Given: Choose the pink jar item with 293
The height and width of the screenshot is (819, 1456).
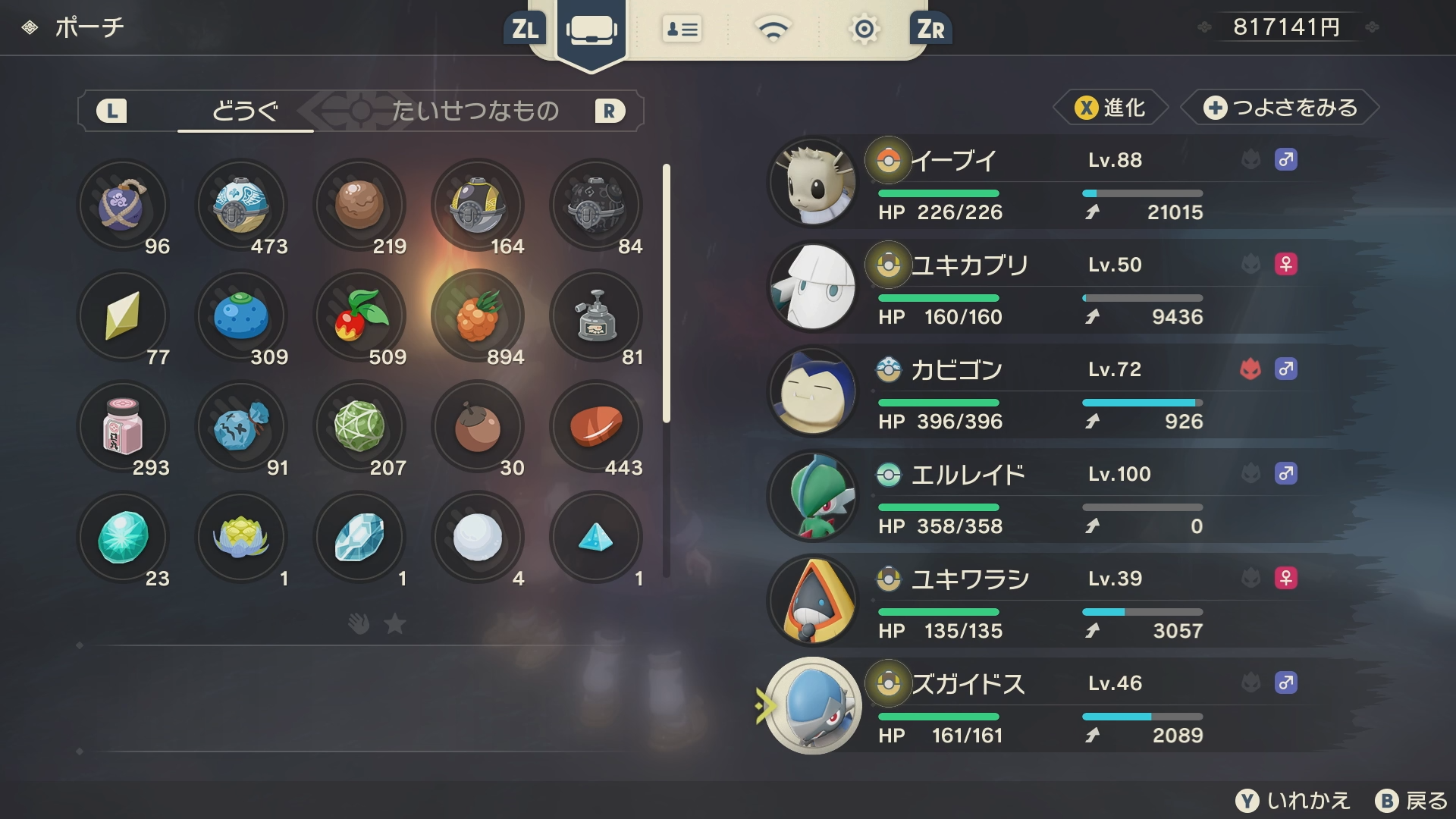Looking at the screenshot, I should (123, 427).
